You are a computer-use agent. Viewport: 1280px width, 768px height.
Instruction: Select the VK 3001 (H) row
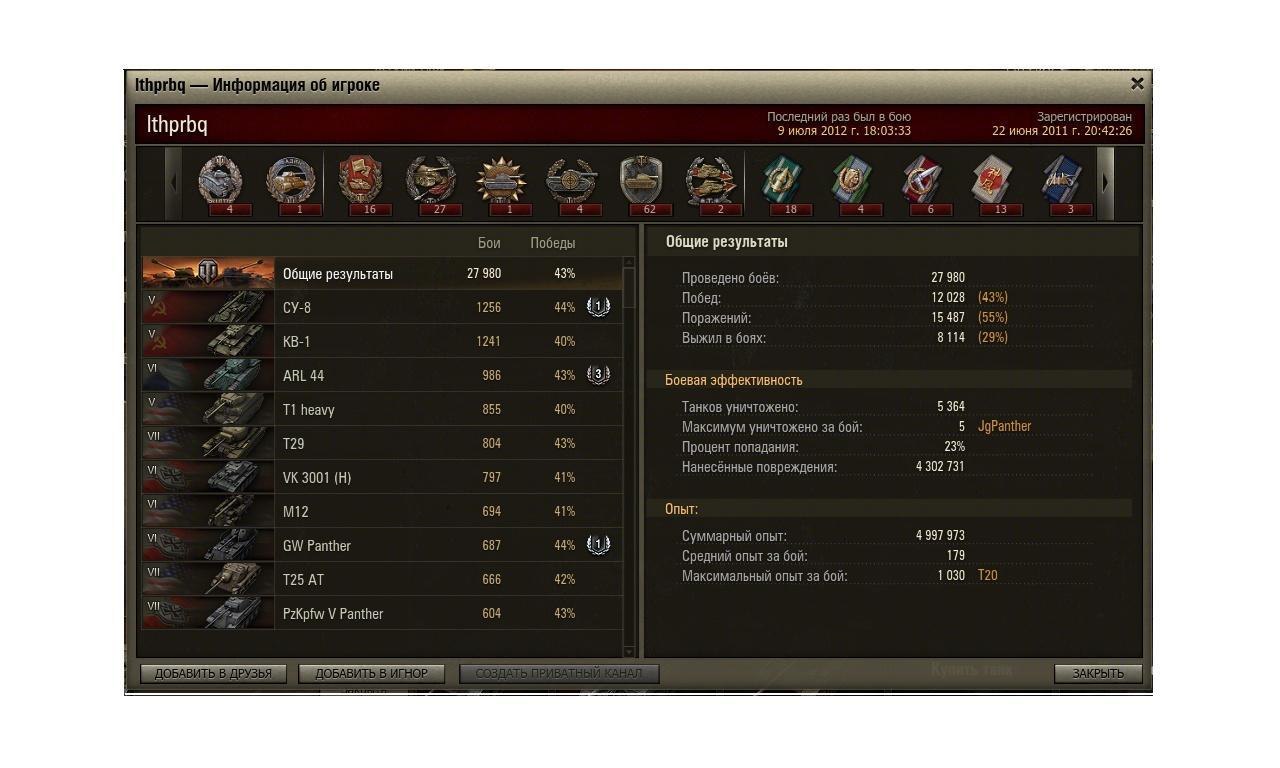tap(380, 477)
